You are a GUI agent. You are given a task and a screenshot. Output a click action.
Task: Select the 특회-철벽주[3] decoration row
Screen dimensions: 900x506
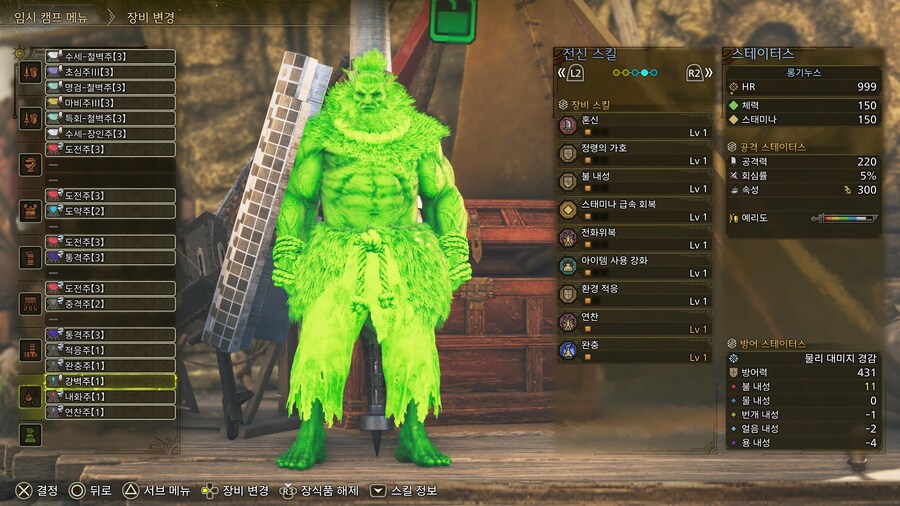click(x=110, y=118)
